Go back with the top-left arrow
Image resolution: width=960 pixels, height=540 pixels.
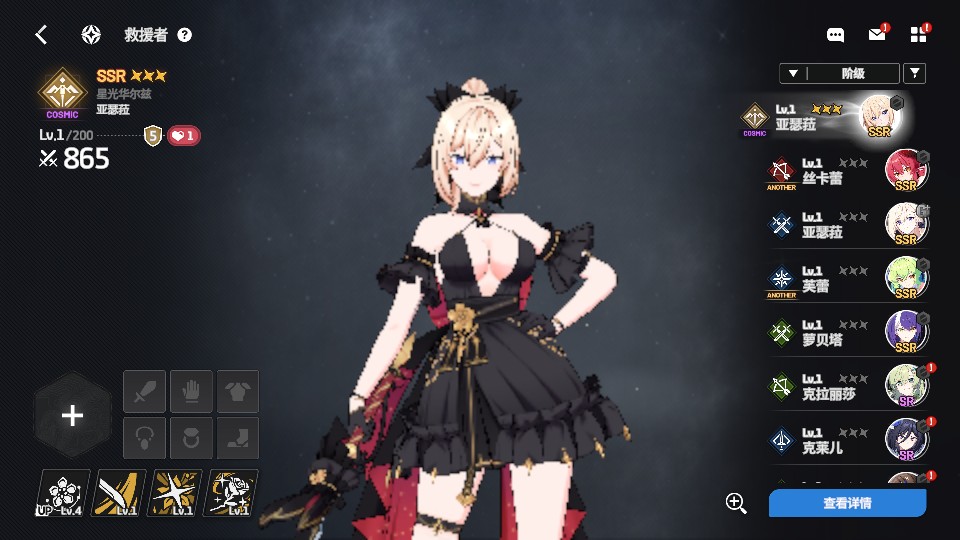pyautogui.click(x=41, y=35)
